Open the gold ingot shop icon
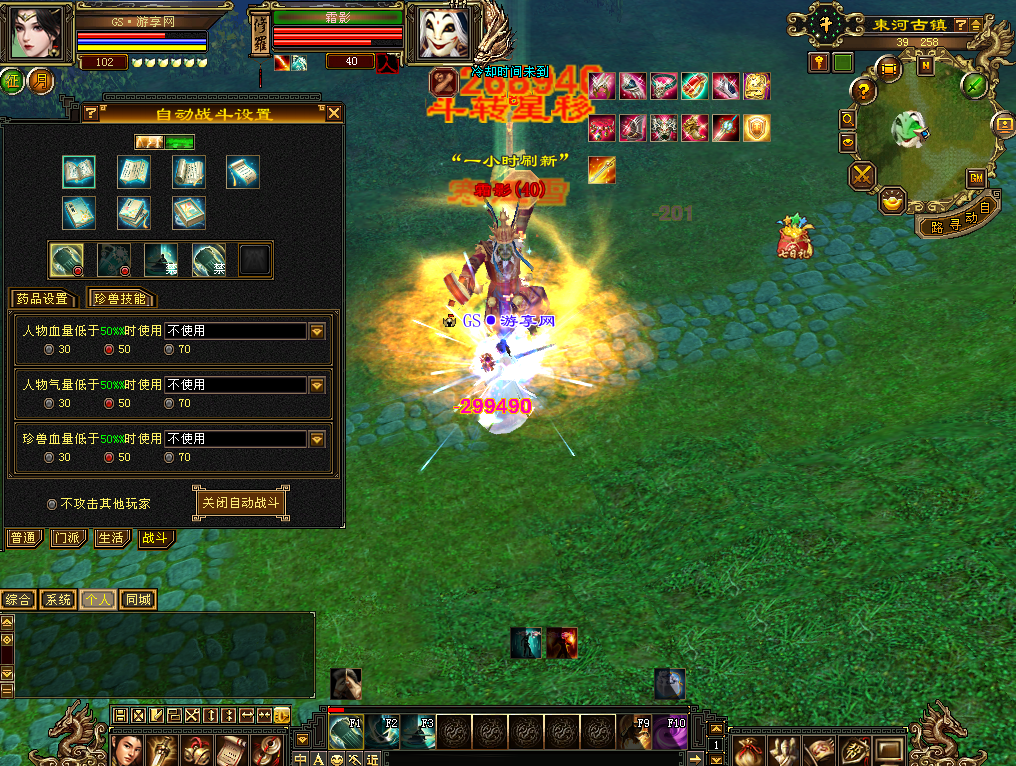 (x=892, y=202)
